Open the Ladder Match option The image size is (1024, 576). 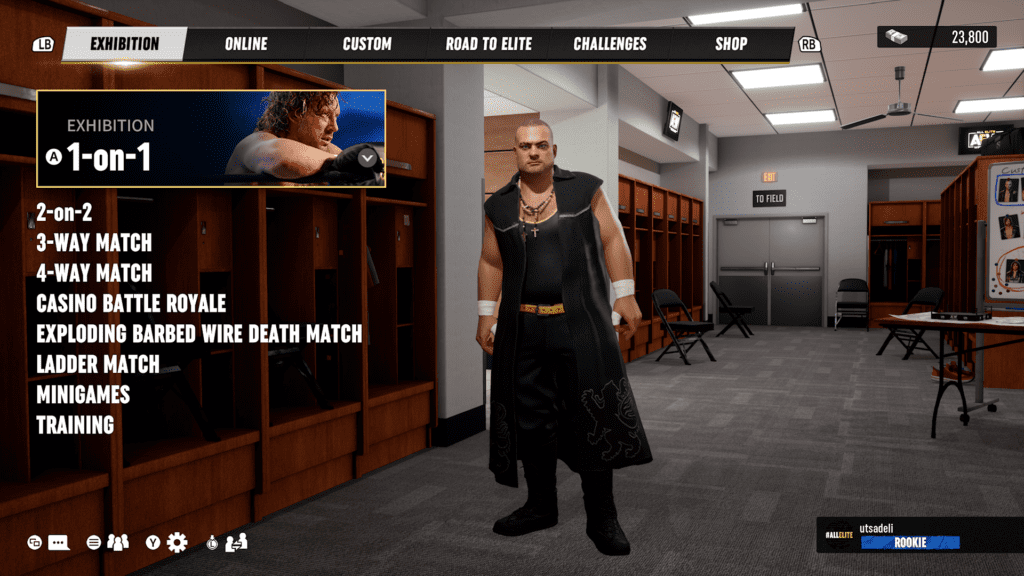98,364
